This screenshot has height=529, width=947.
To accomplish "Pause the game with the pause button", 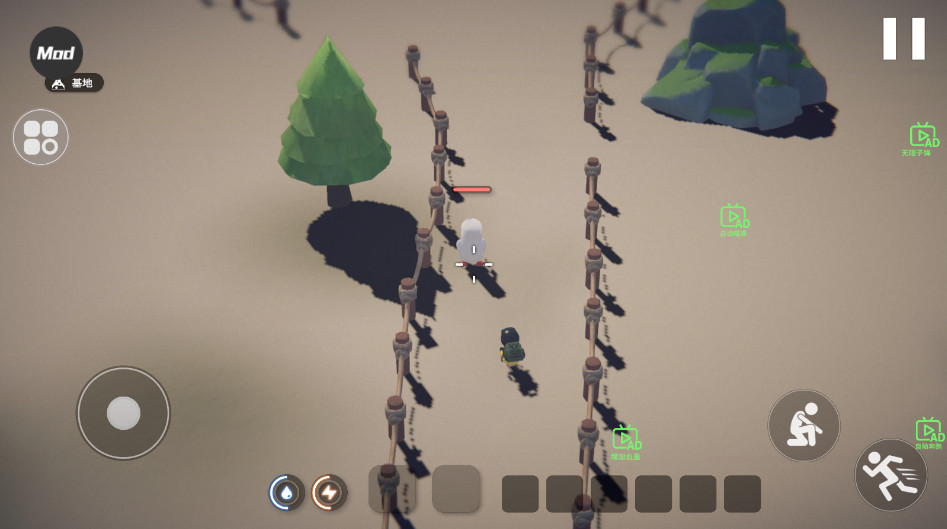I will (903, 39).
